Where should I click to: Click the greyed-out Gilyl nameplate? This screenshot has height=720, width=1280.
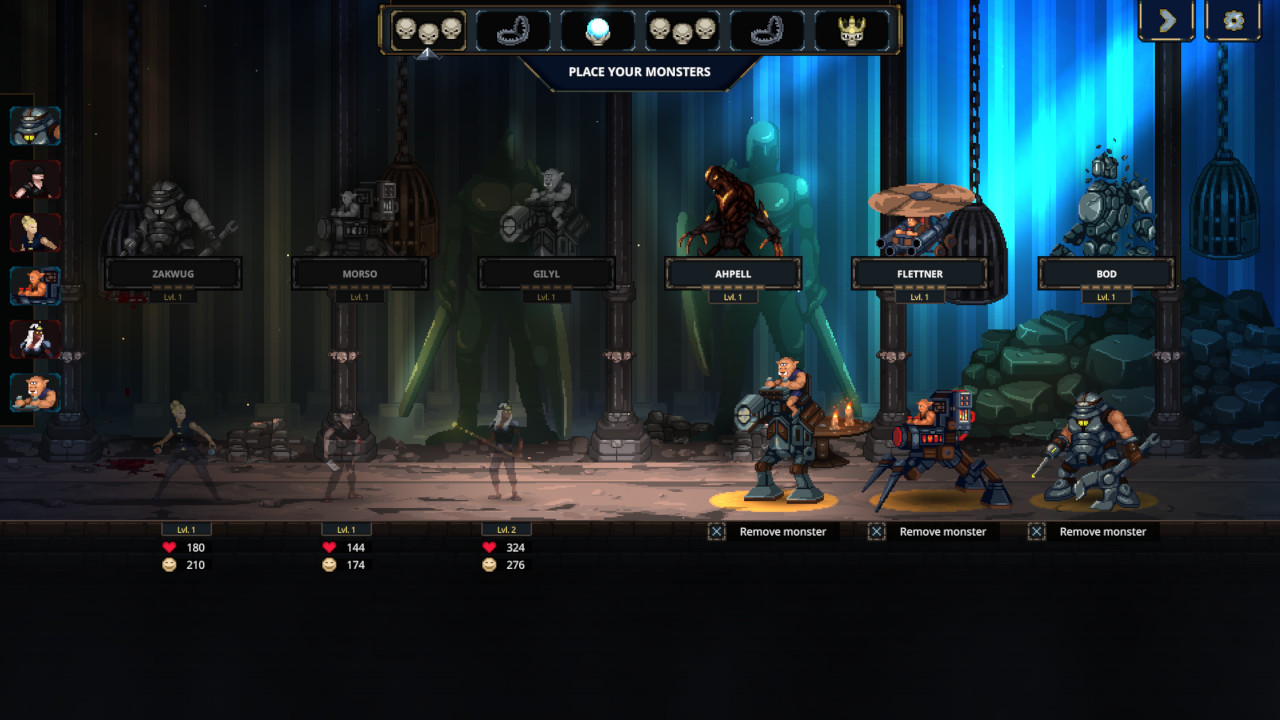(x=546, y=273)
